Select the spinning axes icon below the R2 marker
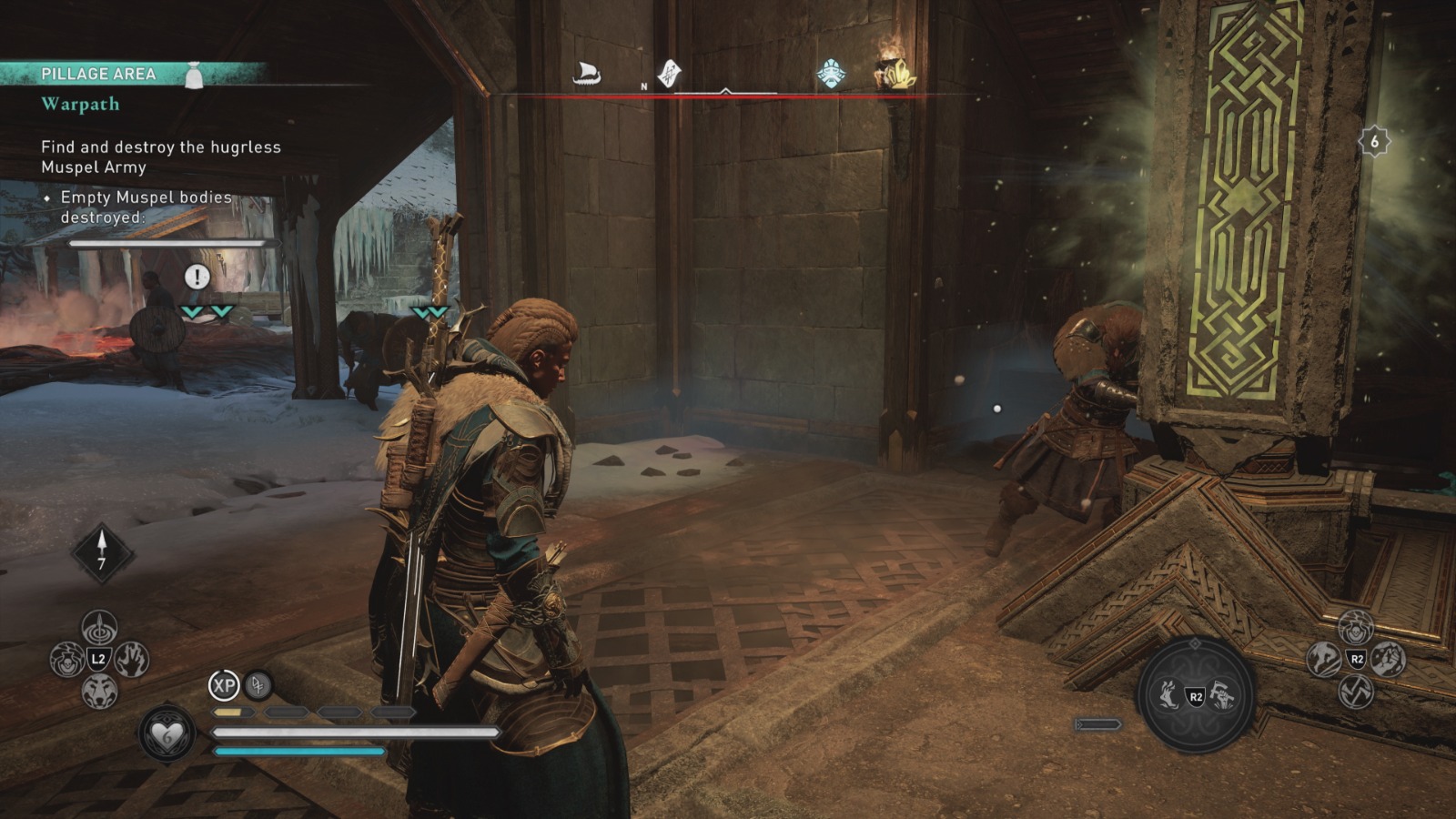1456x819 pixels. [1356, 693]
